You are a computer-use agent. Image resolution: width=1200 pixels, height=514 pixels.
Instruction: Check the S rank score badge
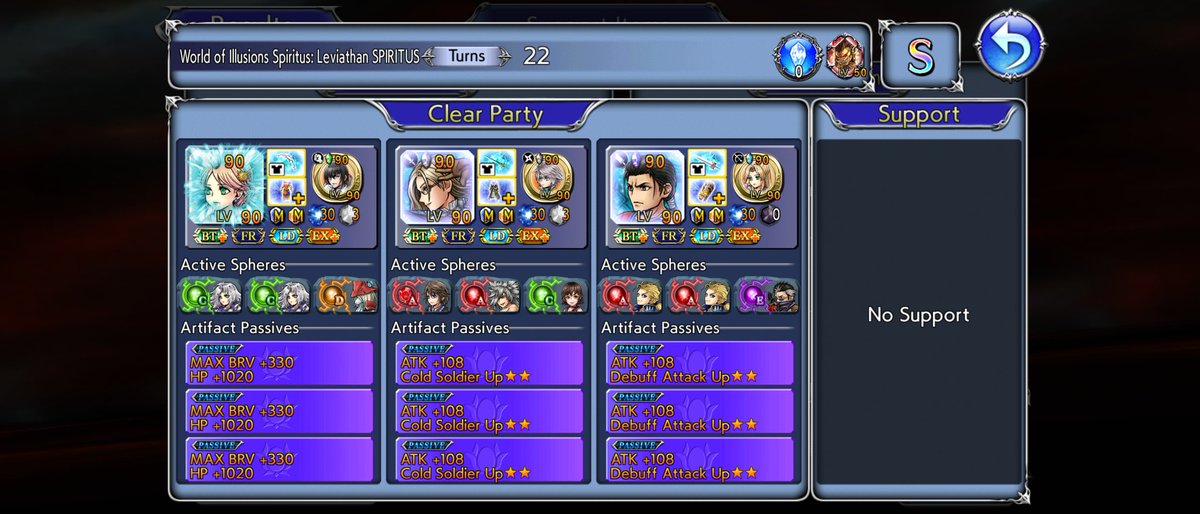(919, 56)
